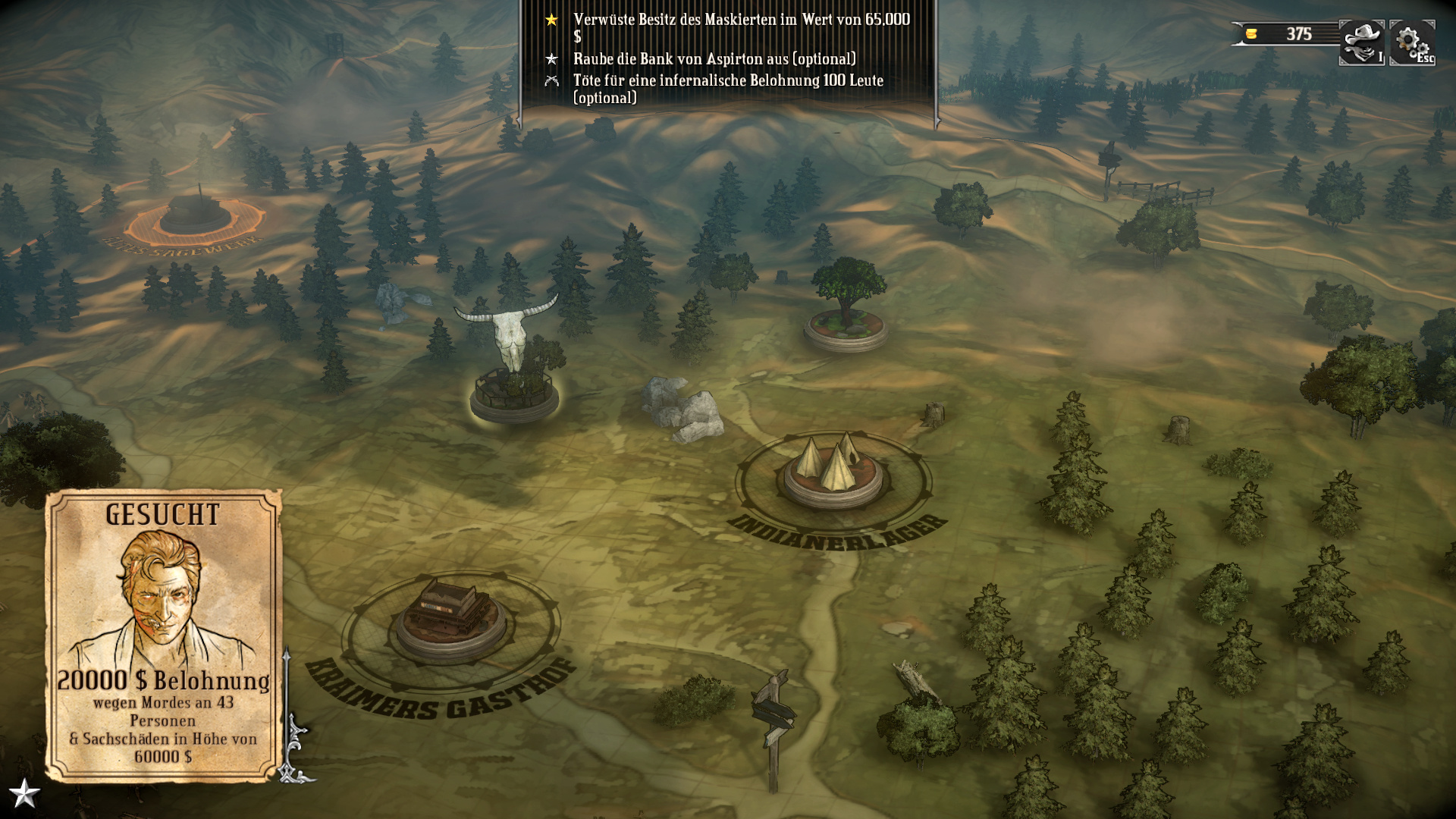Click the silver star icon
Screen dimensions: 1456x819
[24, 794]
